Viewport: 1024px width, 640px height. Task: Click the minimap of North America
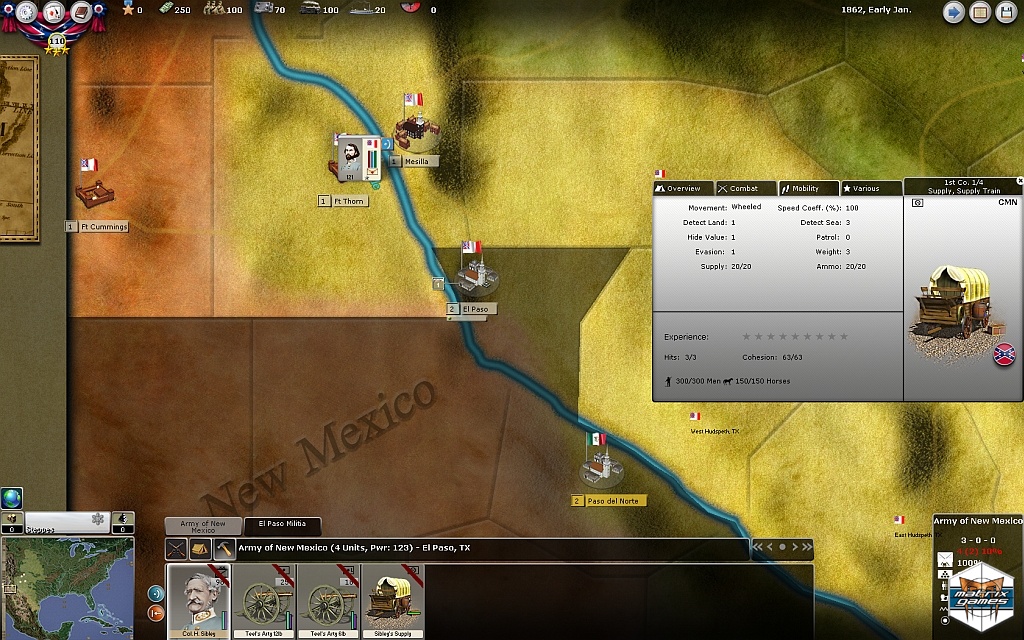(x=66, y=590)
